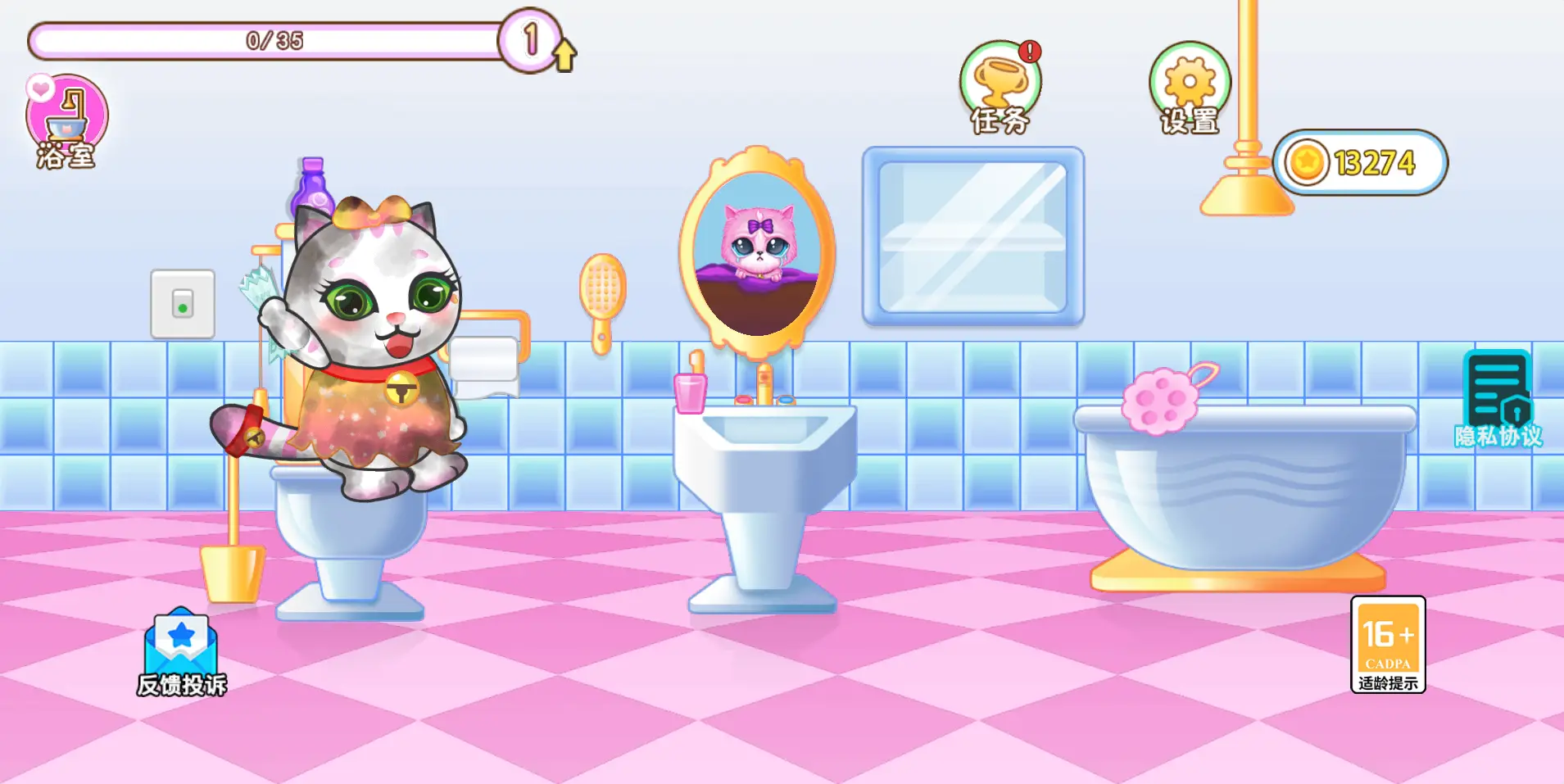Open the 设置 gear settings
The image size is (1564, 784).
pos(1190,87)
